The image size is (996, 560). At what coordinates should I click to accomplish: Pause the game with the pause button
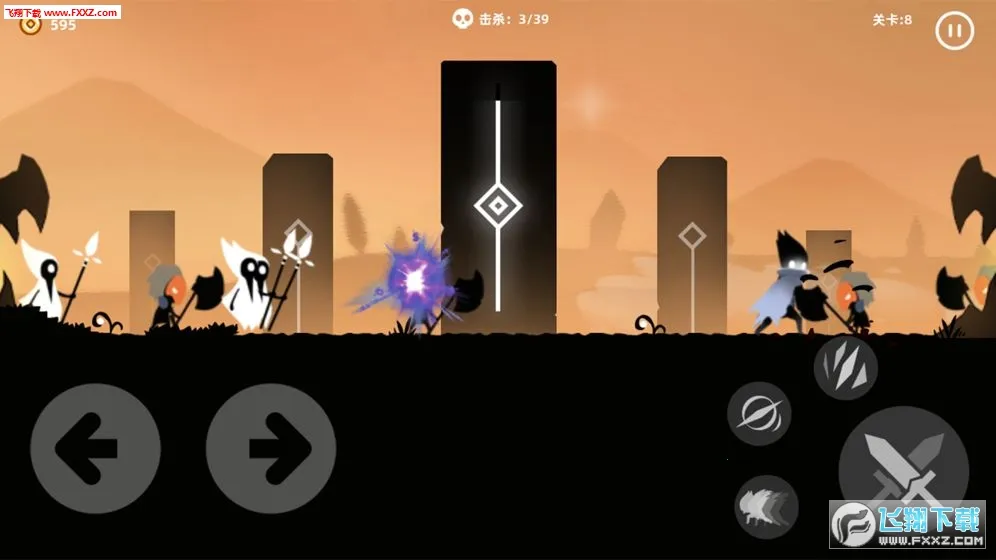tap(954, 31)
